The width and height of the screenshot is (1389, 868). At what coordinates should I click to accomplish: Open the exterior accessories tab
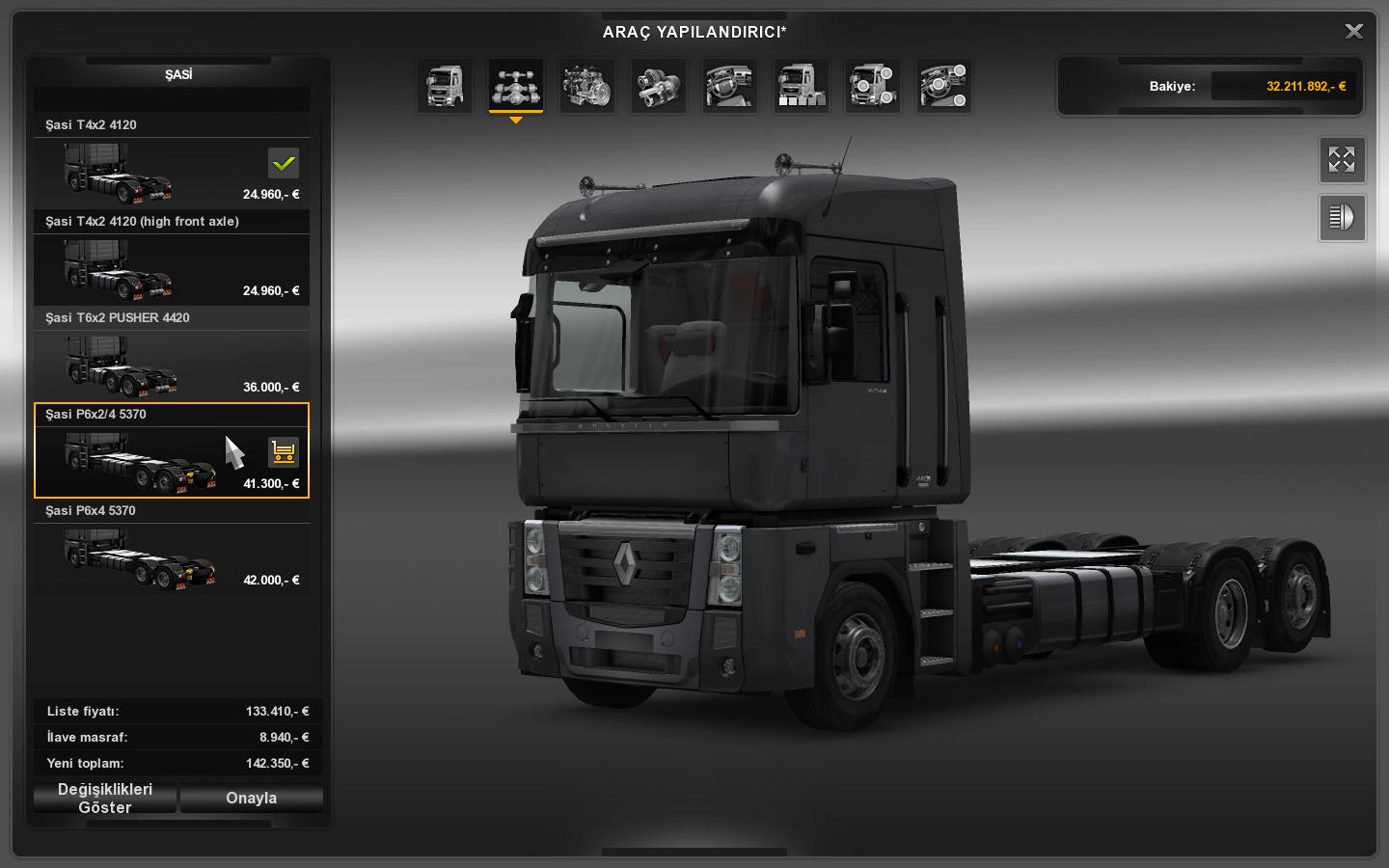873,86
